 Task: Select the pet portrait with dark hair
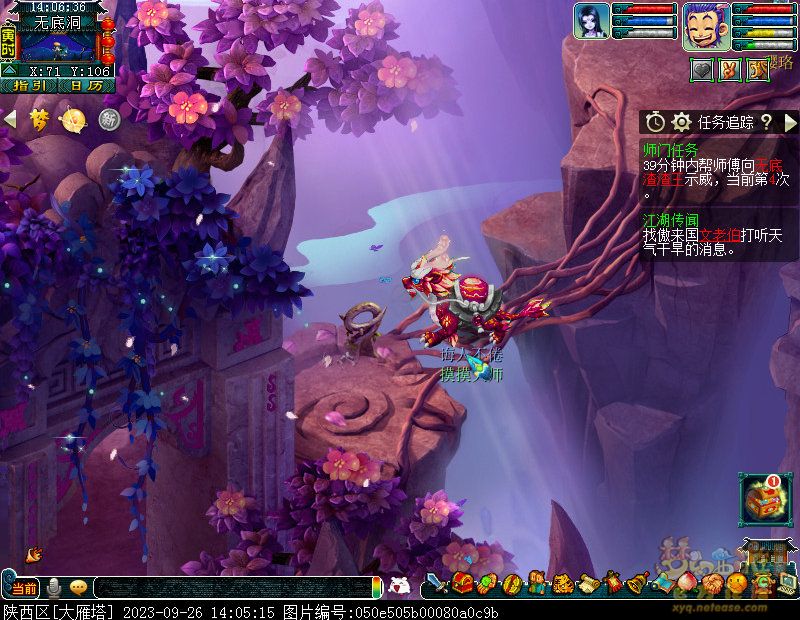(x=591, y=21)
